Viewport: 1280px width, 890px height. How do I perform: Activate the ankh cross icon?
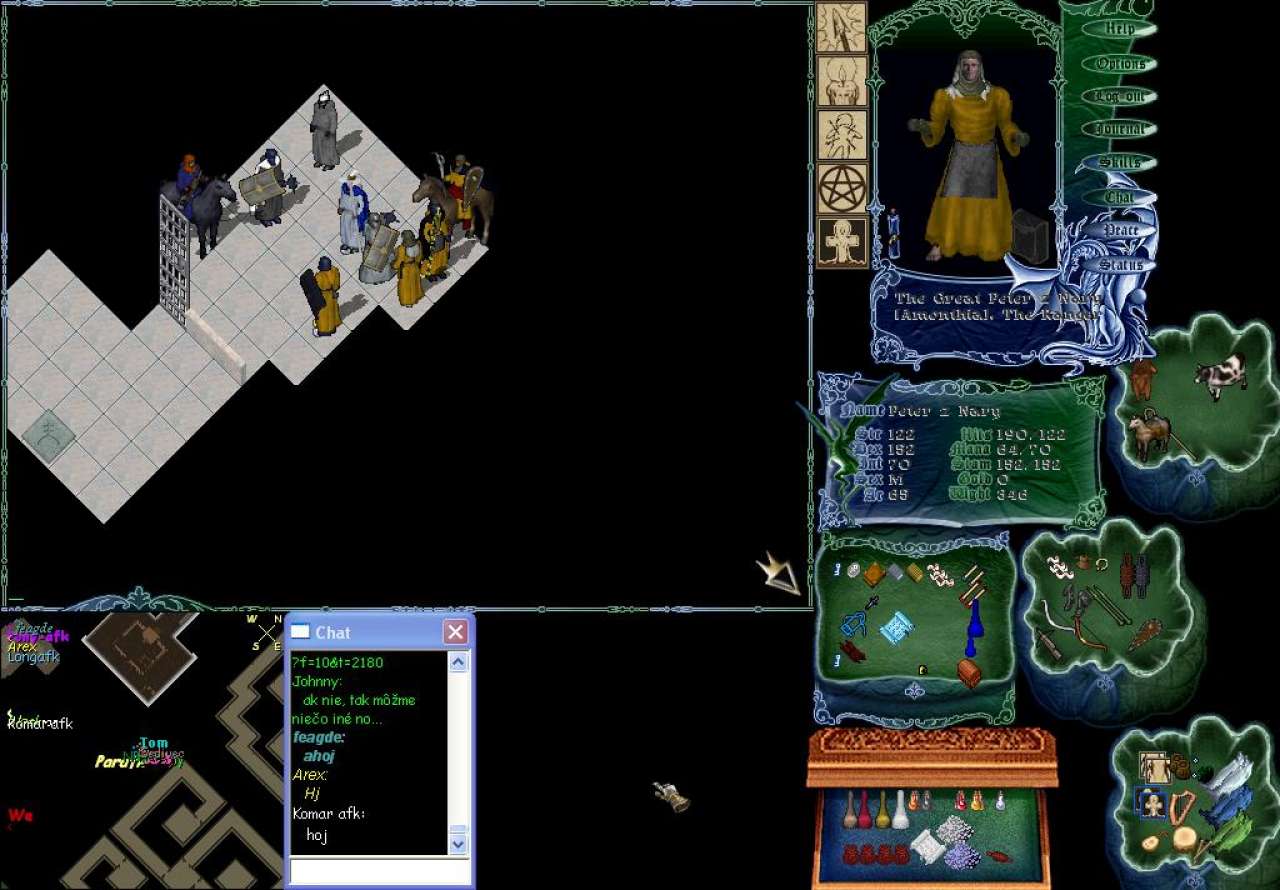tap(842, 242)
